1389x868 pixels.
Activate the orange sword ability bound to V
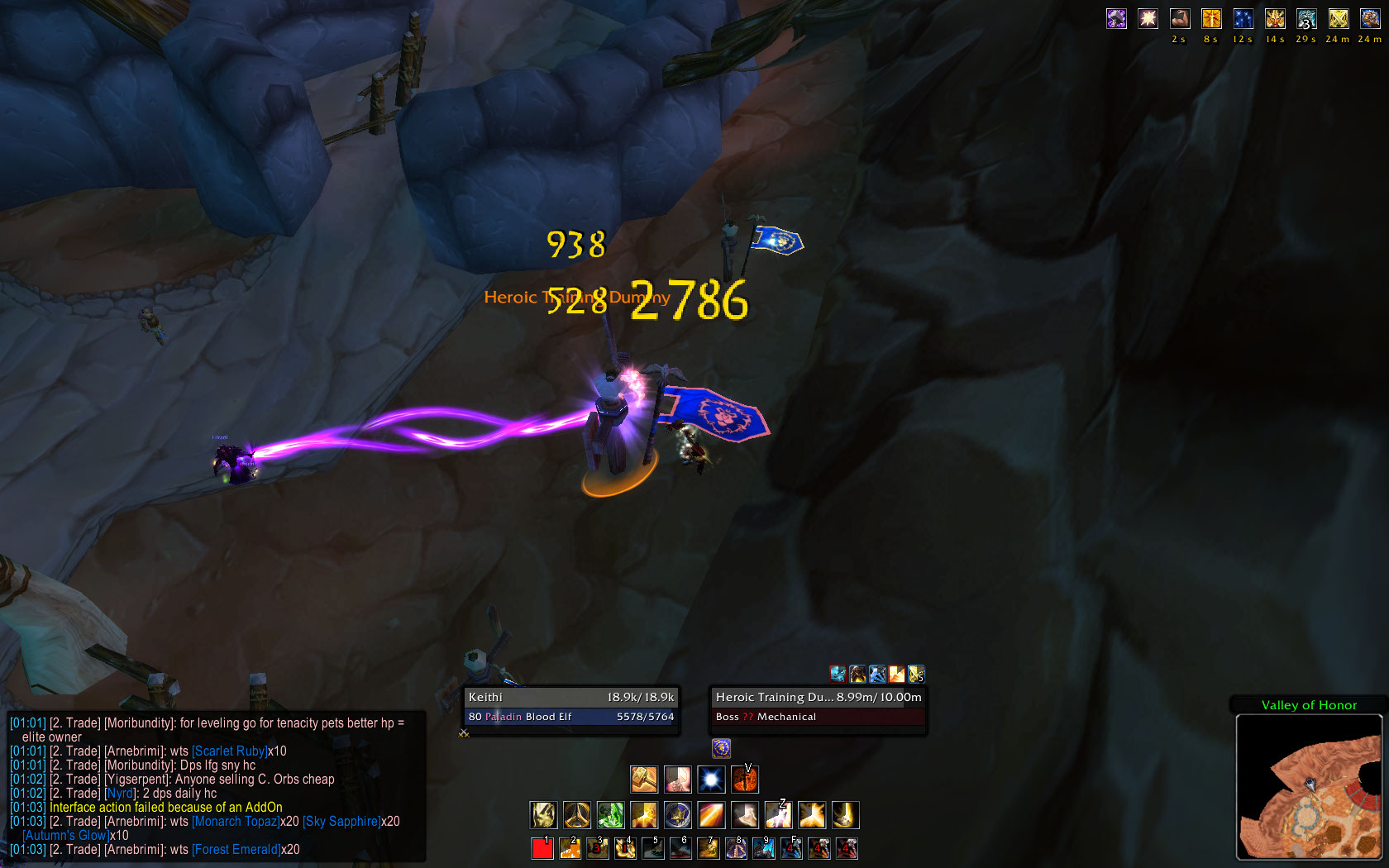coord(744,779)
